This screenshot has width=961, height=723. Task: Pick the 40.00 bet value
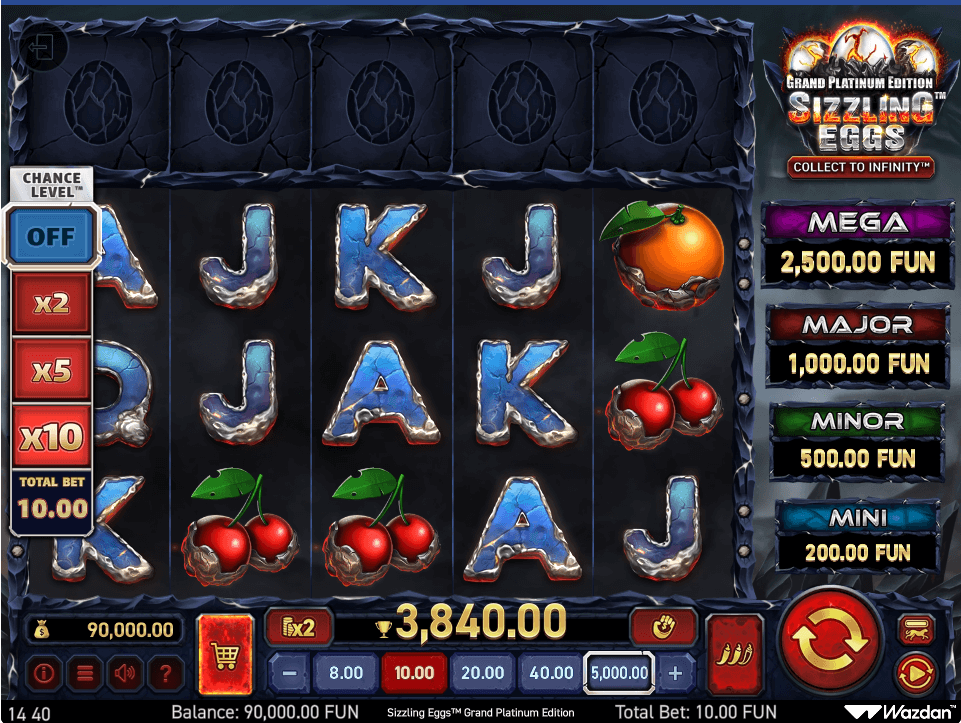pyautogui.click(x=550, y=673)
